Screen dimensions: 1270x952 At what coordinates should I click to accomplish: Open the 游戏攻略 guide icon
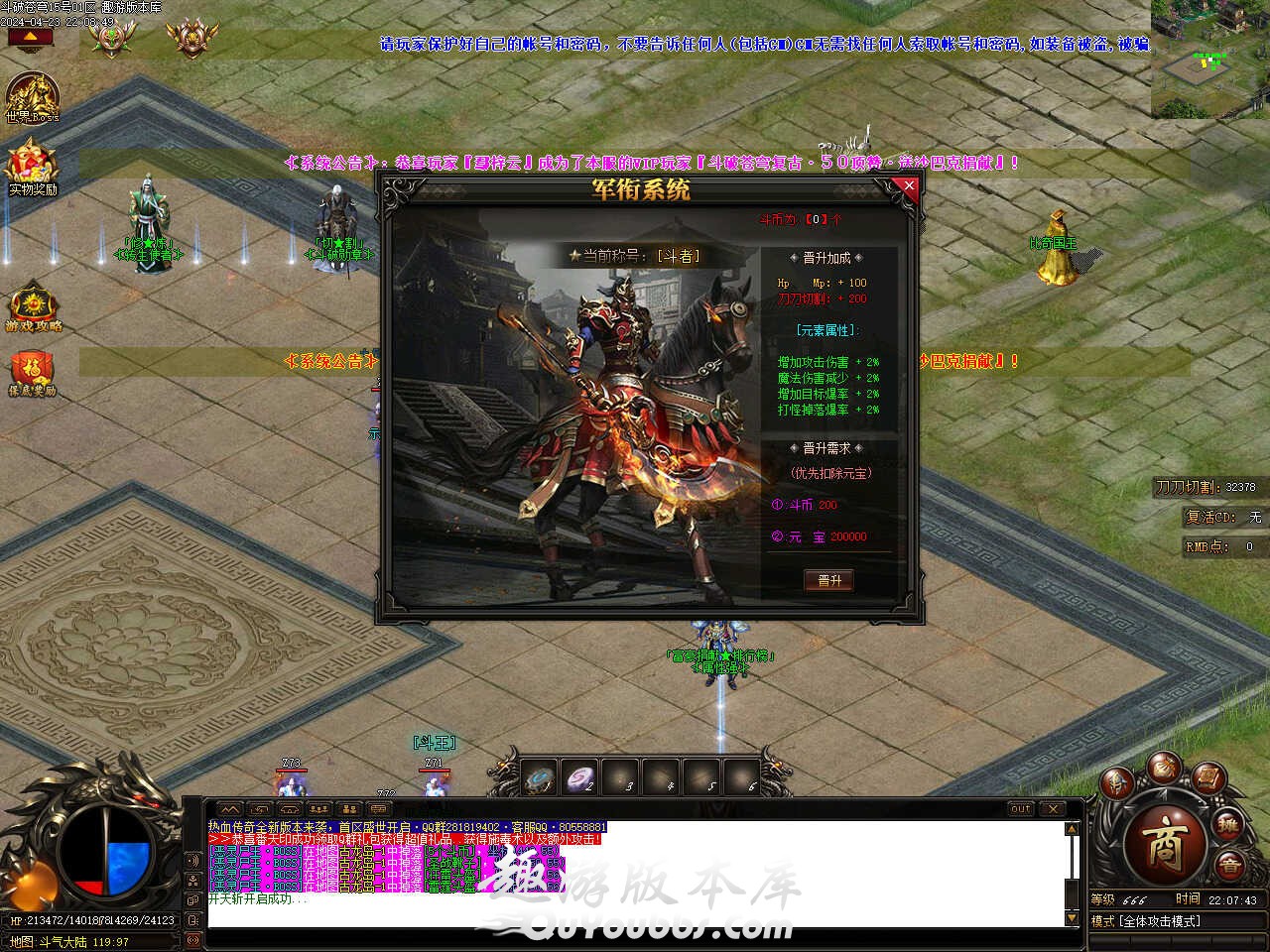[x=34, y=305]
